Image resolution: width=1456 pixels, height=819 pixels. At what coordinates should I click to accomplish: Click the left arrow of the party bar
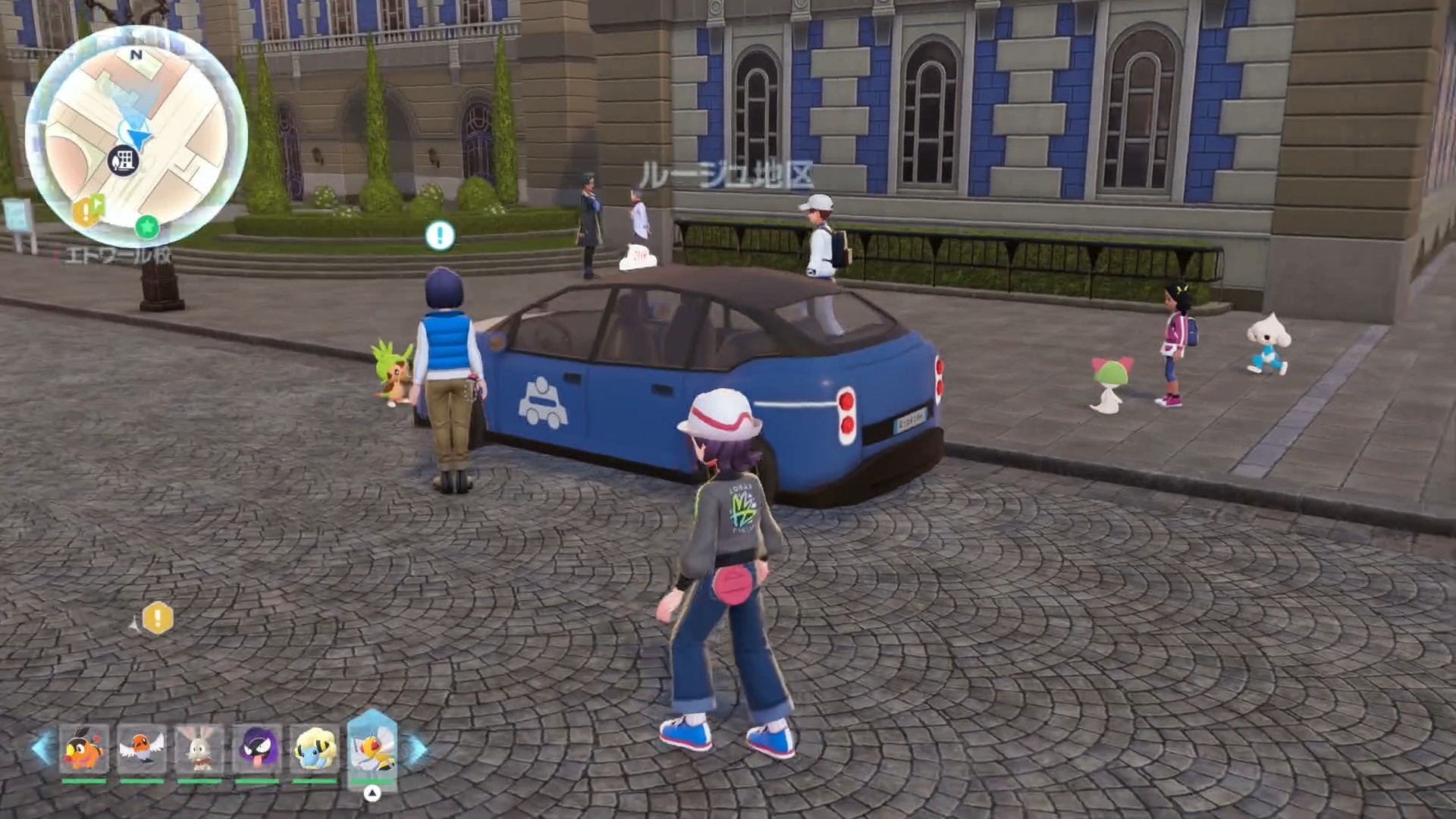tap(42, 748)
